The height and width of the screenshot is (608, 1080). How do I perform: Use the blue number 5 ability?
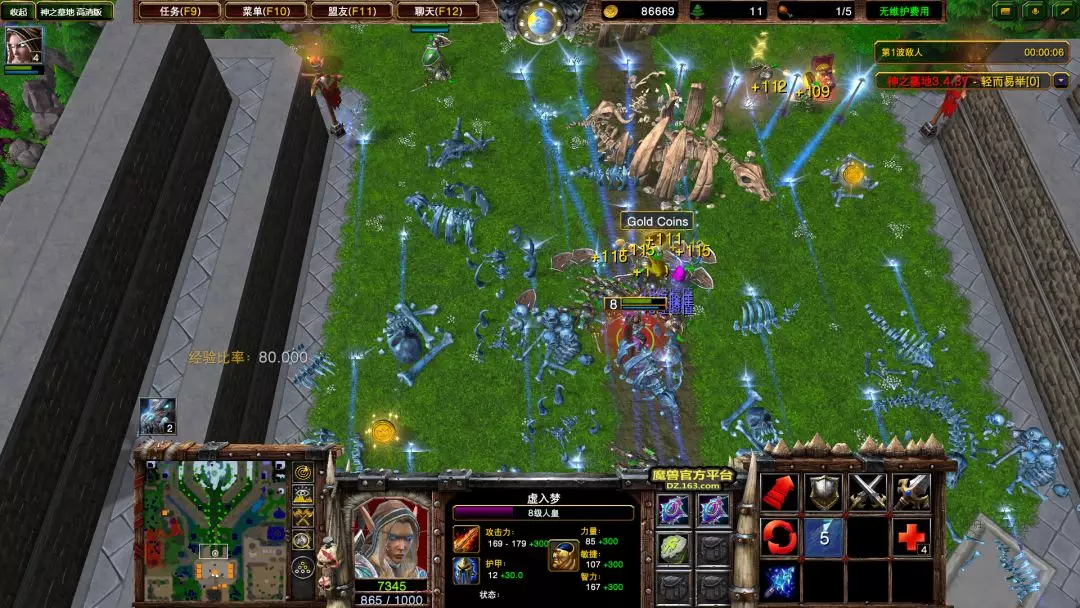click(825, 537)
